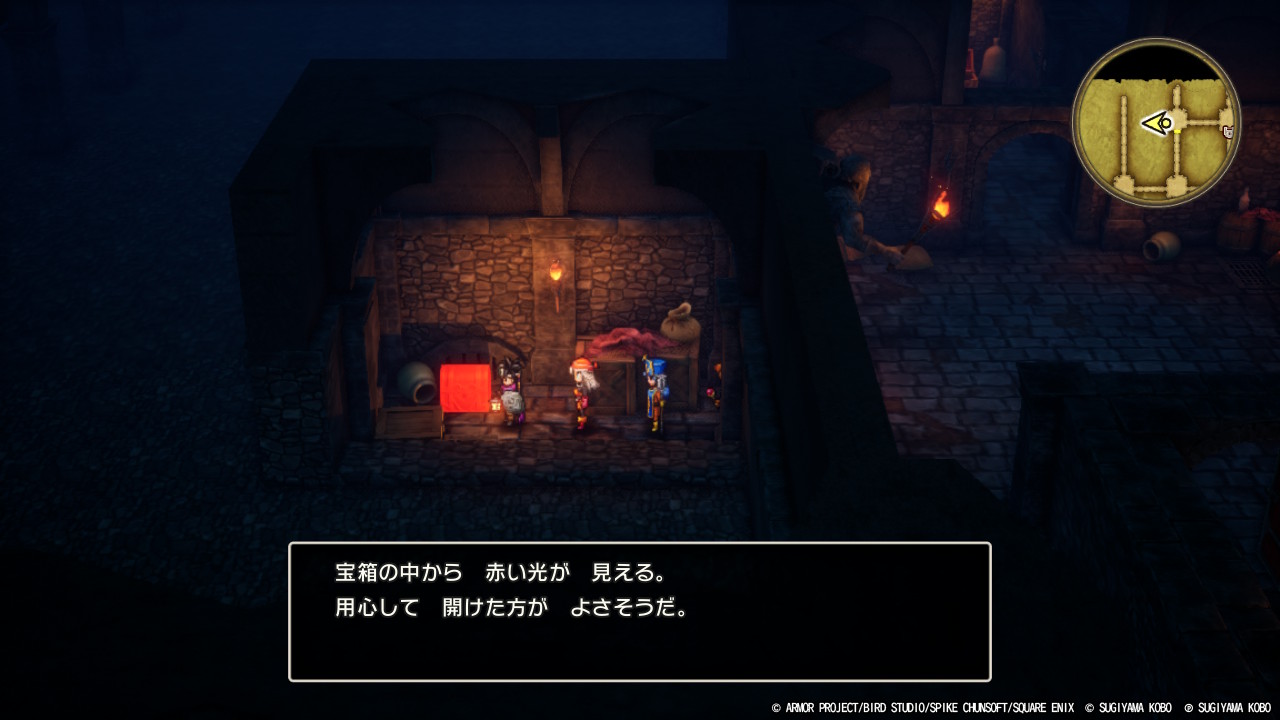Click the yellow player arrow on the minimap

click(1158, 122)
